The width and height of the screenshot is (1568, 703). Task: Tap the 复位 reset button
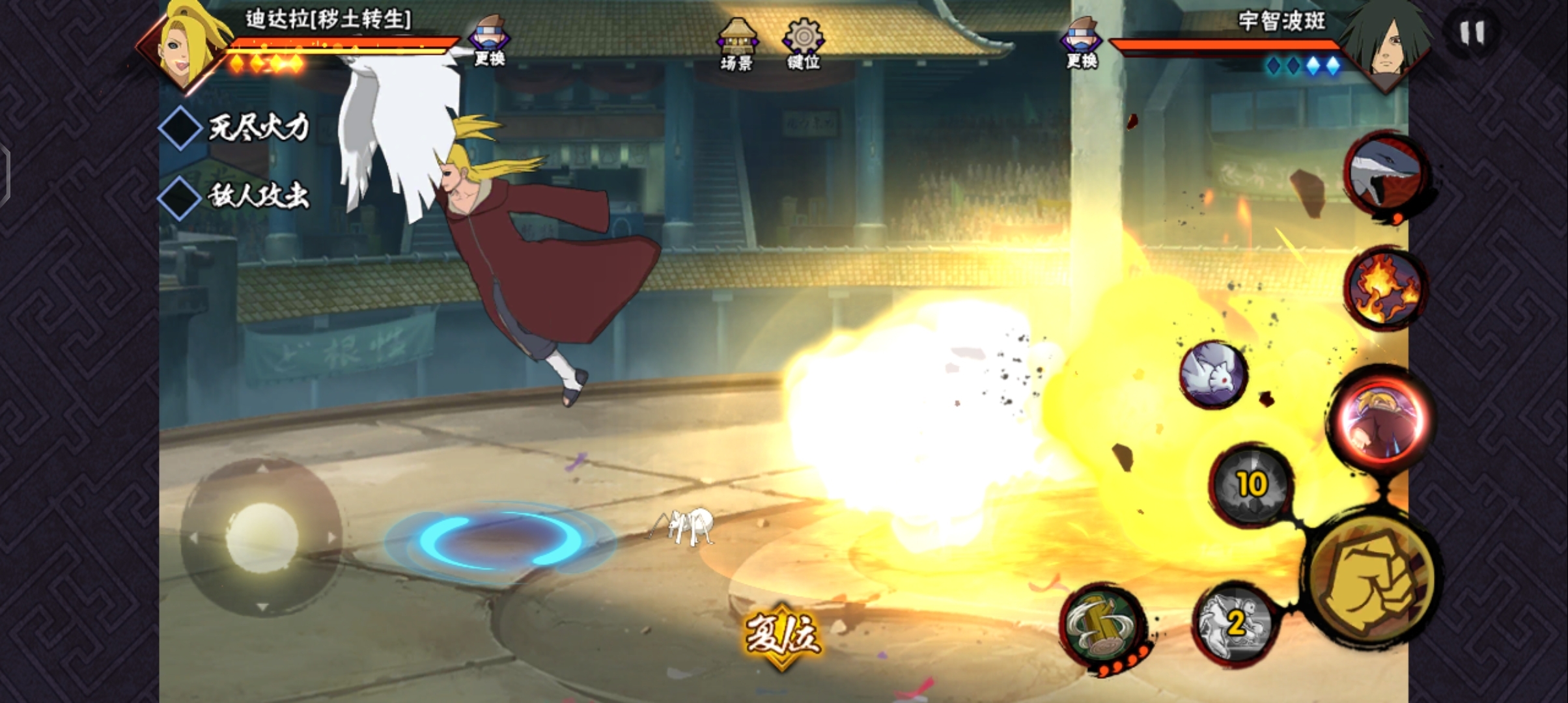[782, 634]
